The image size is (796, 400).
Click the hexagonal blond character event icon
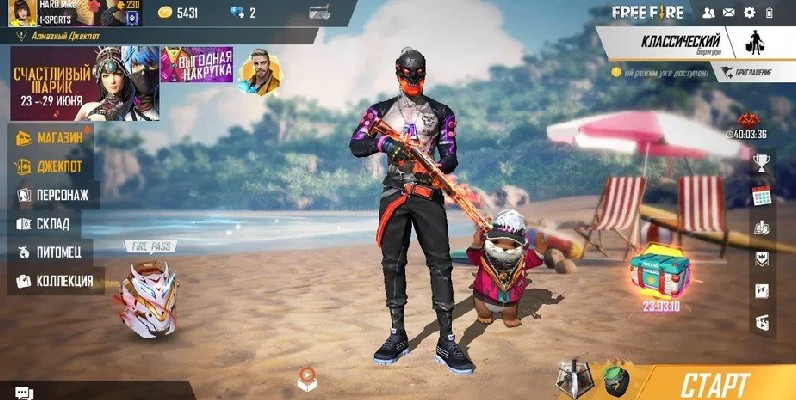[259, 71]
